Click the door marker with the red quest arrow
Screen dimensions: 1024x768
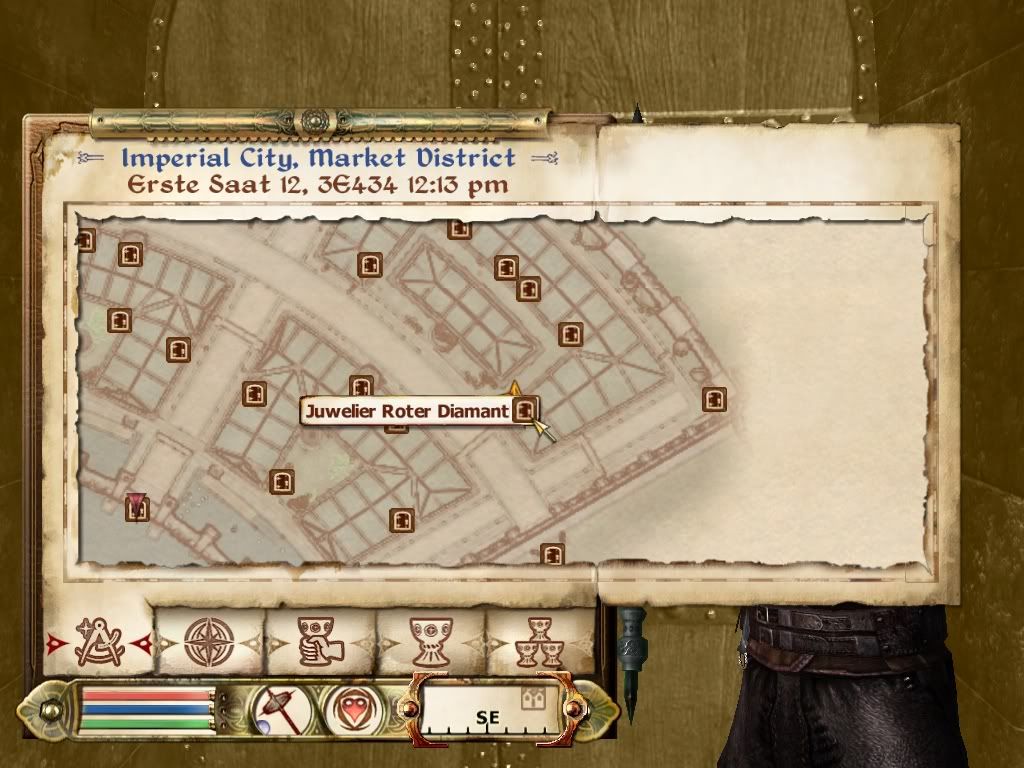pyautogui.click(x=137, y=508)
